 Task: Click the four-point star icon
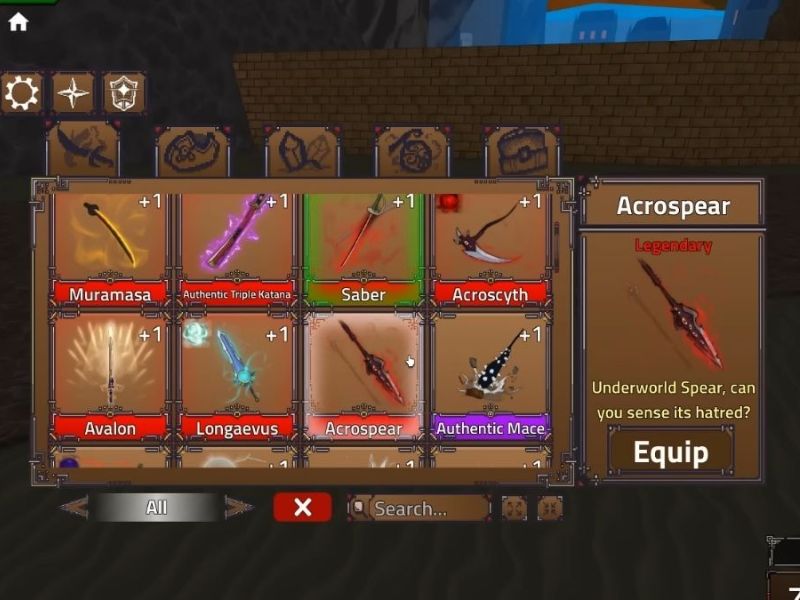[73, 93]
